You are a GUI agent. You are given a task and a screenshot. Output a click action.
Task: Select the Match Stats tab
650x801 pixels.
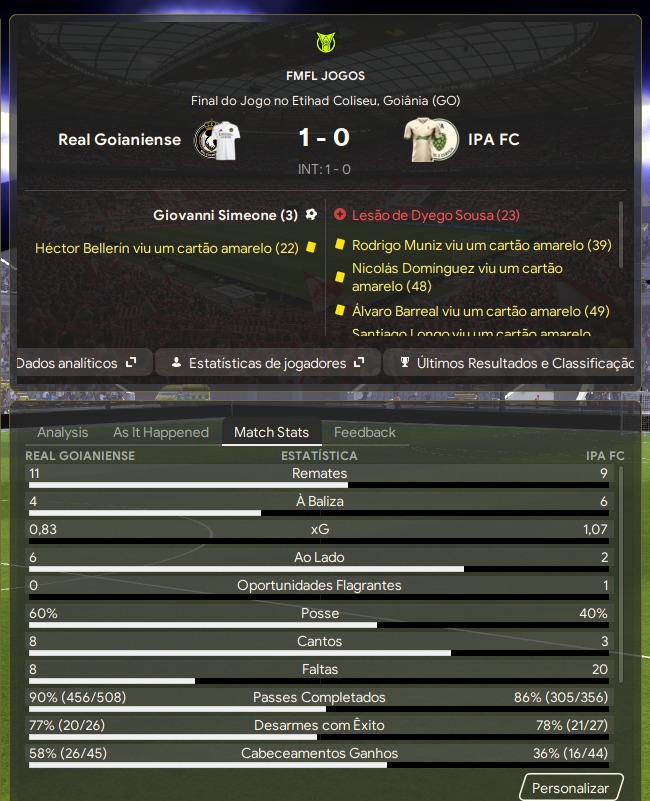click(271, 432)
